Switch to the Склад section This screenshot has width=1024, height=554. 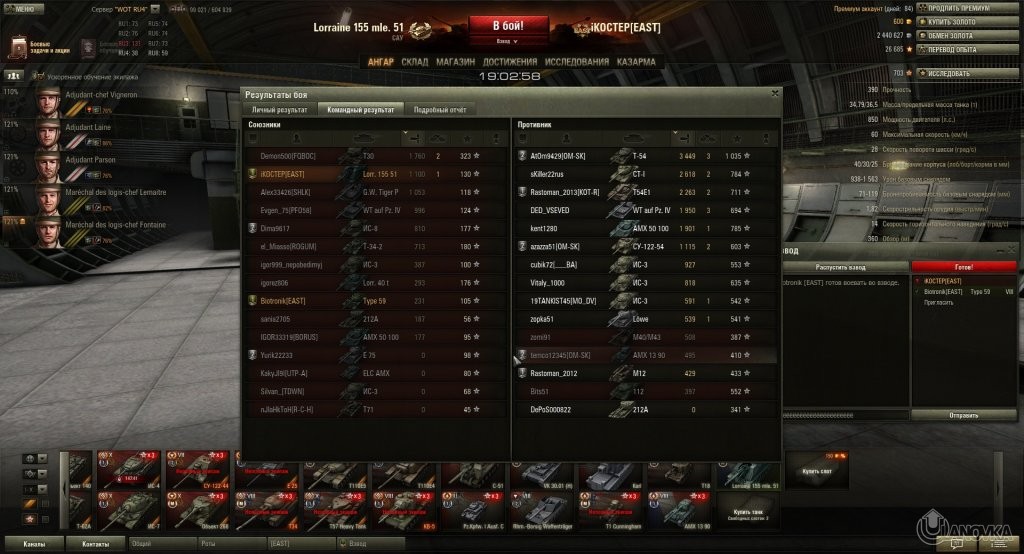click(x=414, y=62)
